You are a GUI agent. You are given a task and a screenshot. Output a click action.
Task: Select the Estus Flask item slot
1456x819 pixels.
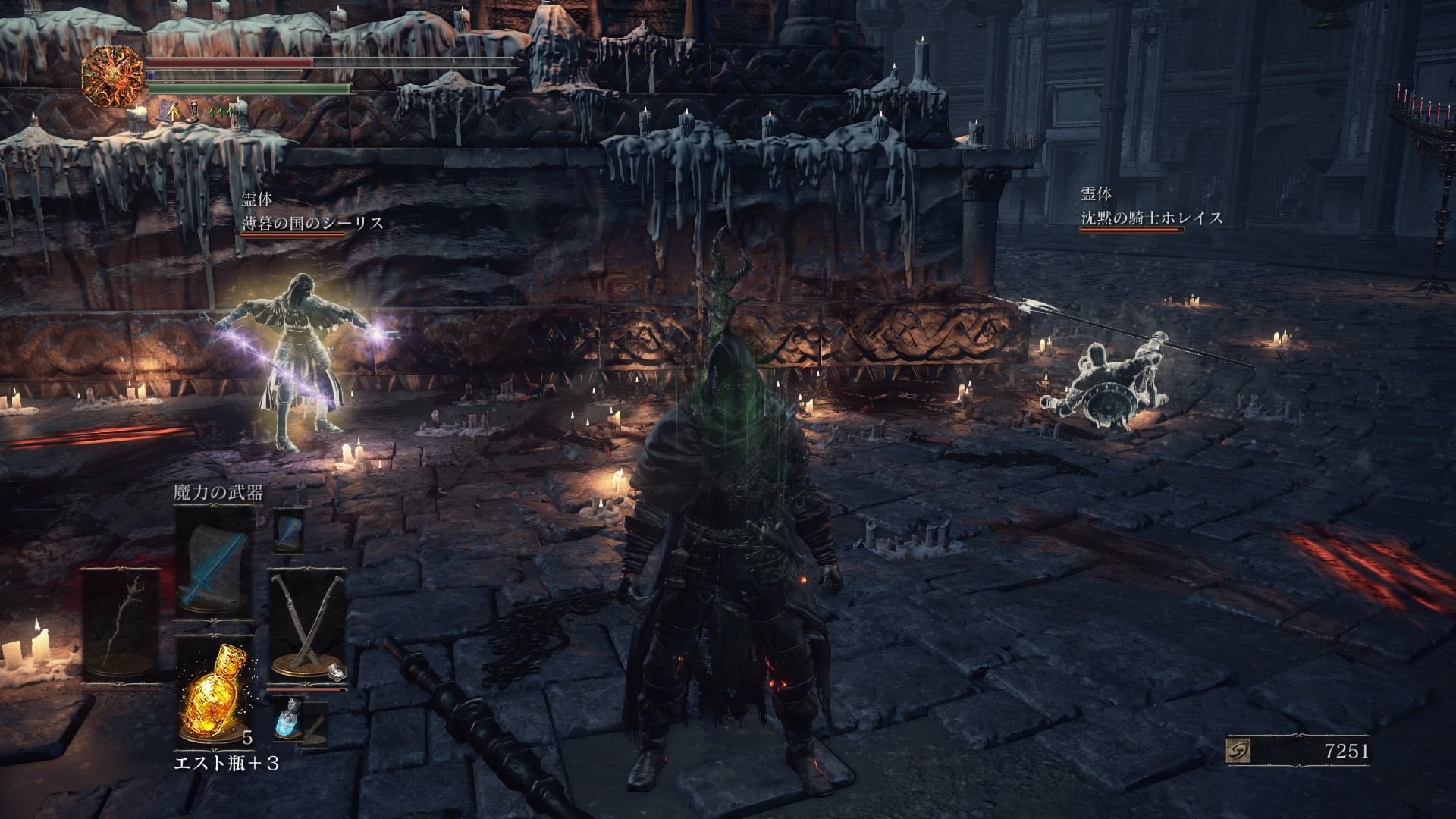pyautogui.click(x=214, y=692)
